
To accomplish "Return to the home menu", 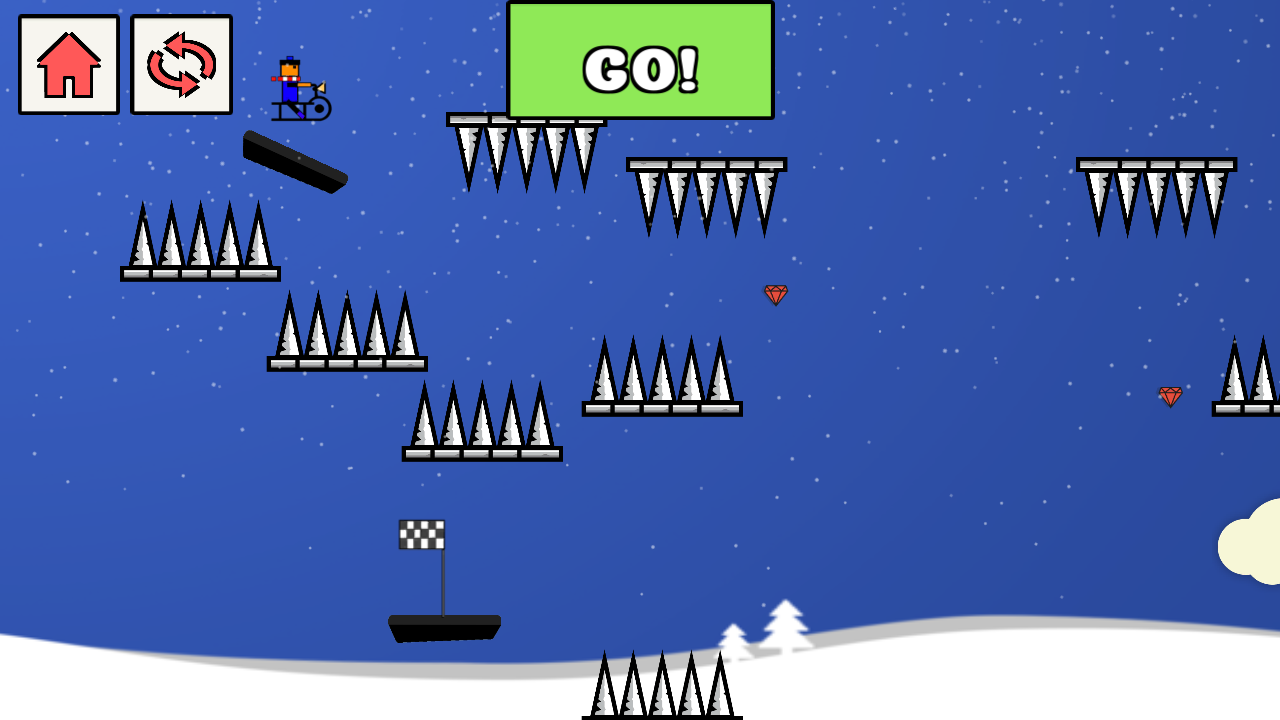I will tap(69, 65).
